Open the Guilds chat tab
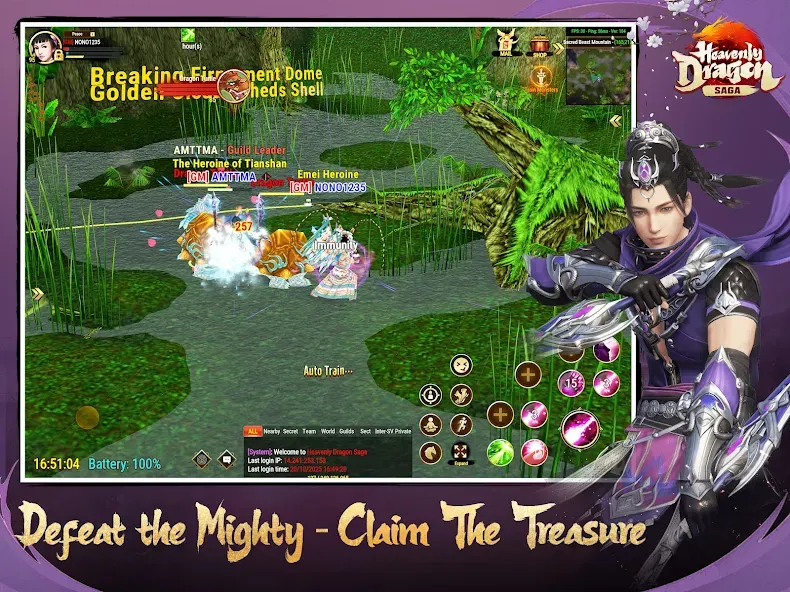This screenshot has height=592, width=790. 346,430
